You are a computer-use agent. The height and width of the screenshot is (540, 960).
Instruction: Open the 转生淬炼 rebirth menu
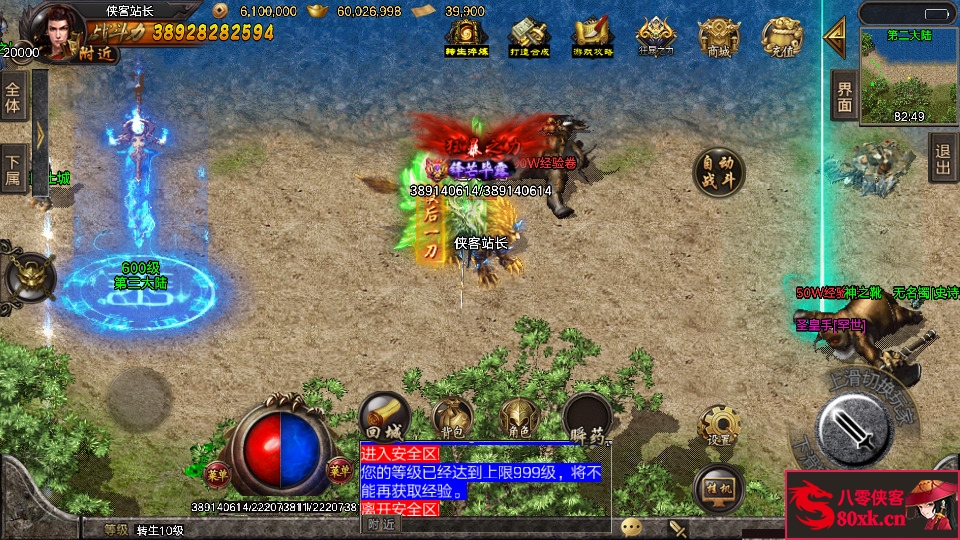point(463,39)
